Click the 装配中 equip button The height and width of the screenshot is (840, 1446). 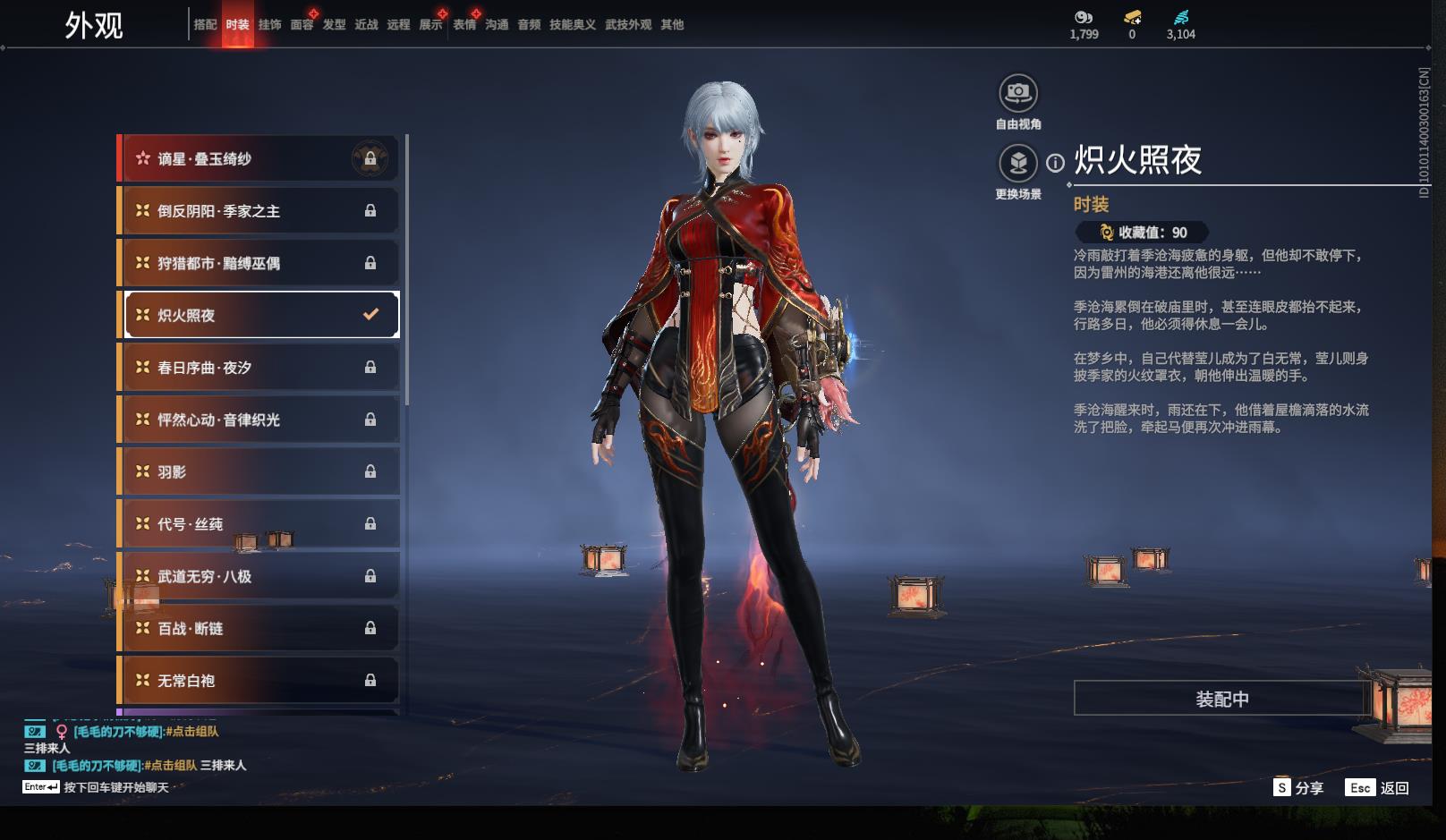point(1221,699)
